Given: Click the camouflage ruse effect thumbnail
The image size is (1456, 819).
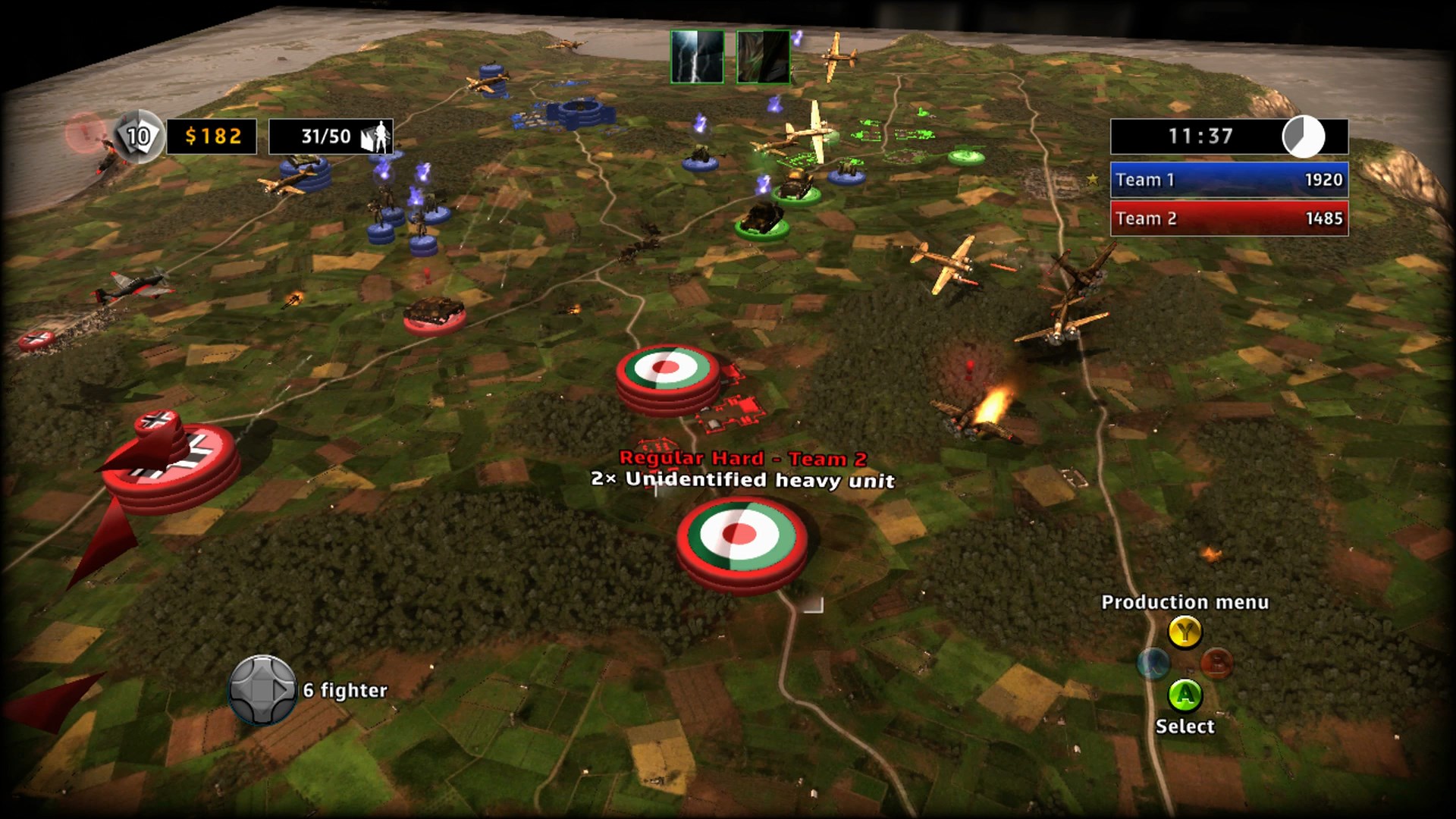Looking at the screenshot, I should pos(762,56).
